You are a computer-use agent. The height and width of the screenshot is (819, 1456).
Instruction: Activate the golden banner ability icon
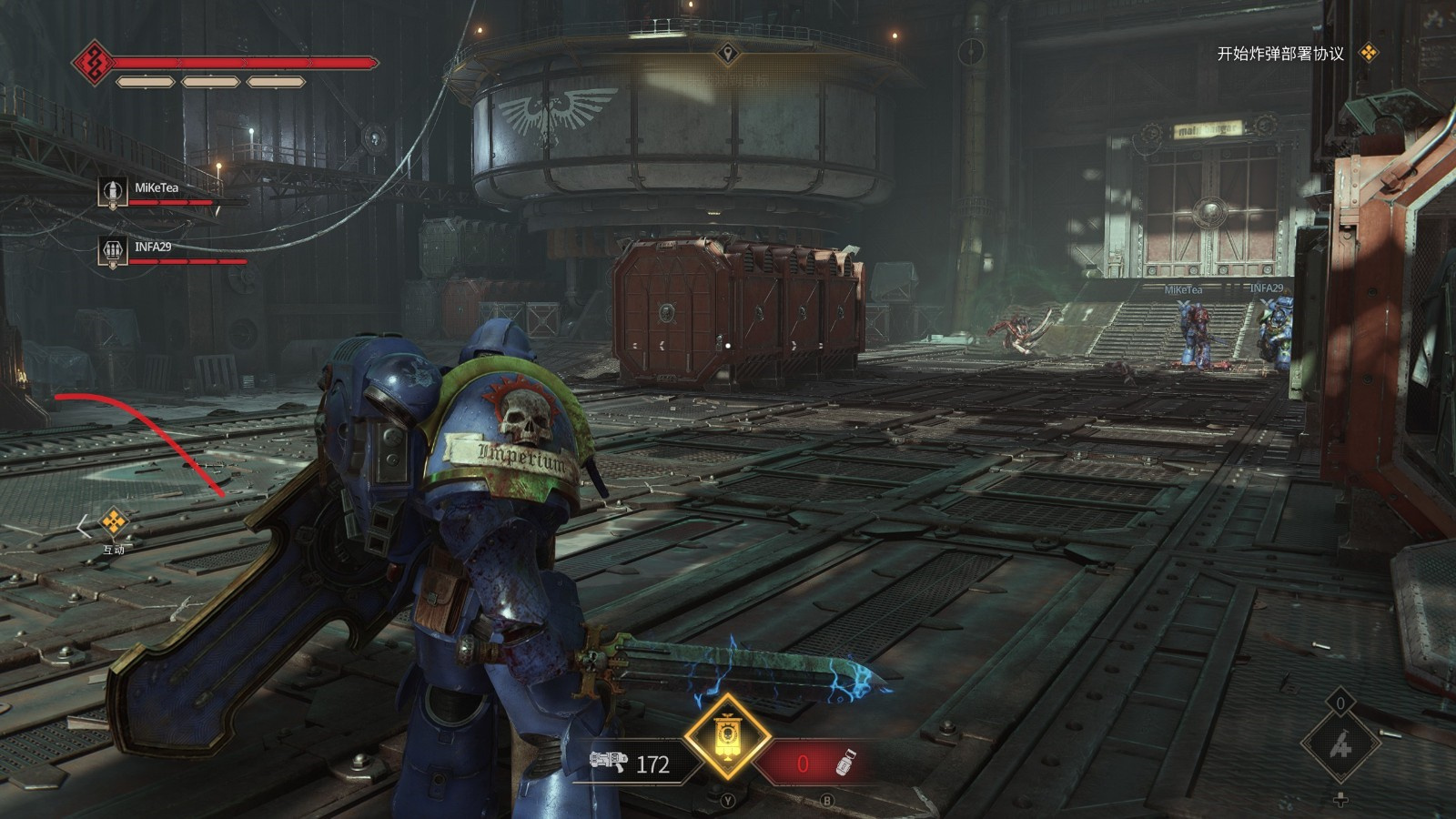[x=727, y=736]
